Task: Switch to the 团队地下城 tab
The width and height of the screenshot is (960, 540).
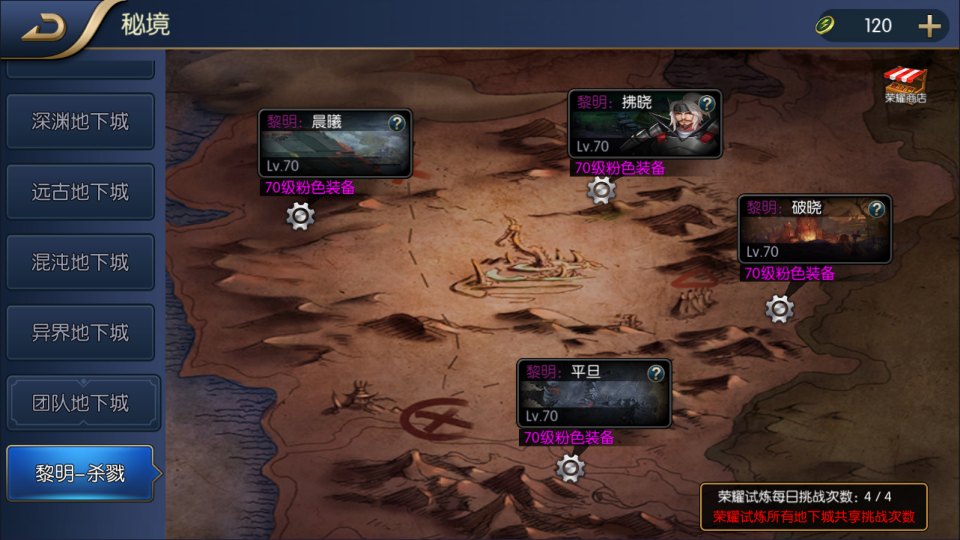Action: point(80,403)
